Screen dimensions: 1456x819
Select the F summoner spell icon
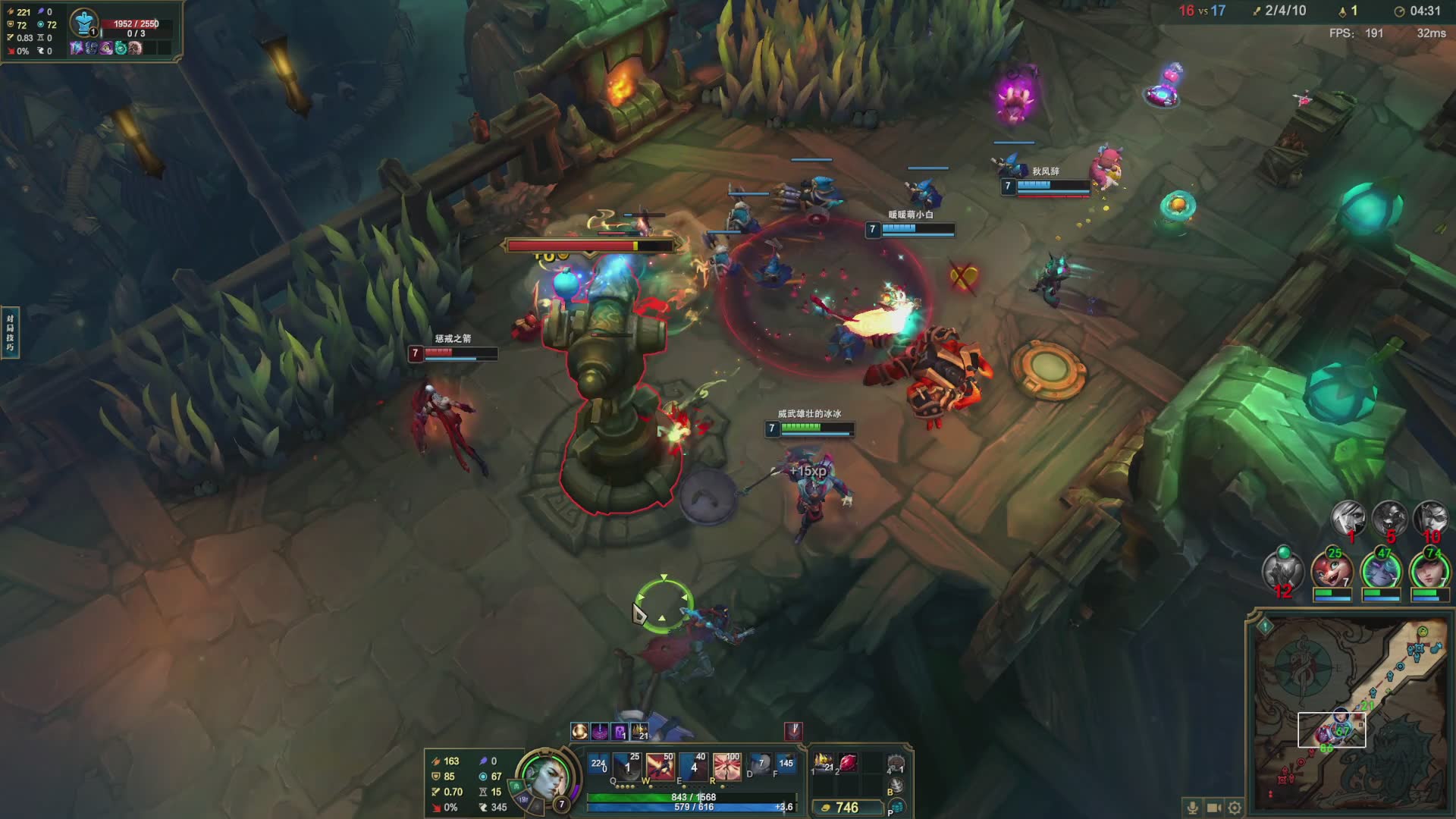click(786, 764)
